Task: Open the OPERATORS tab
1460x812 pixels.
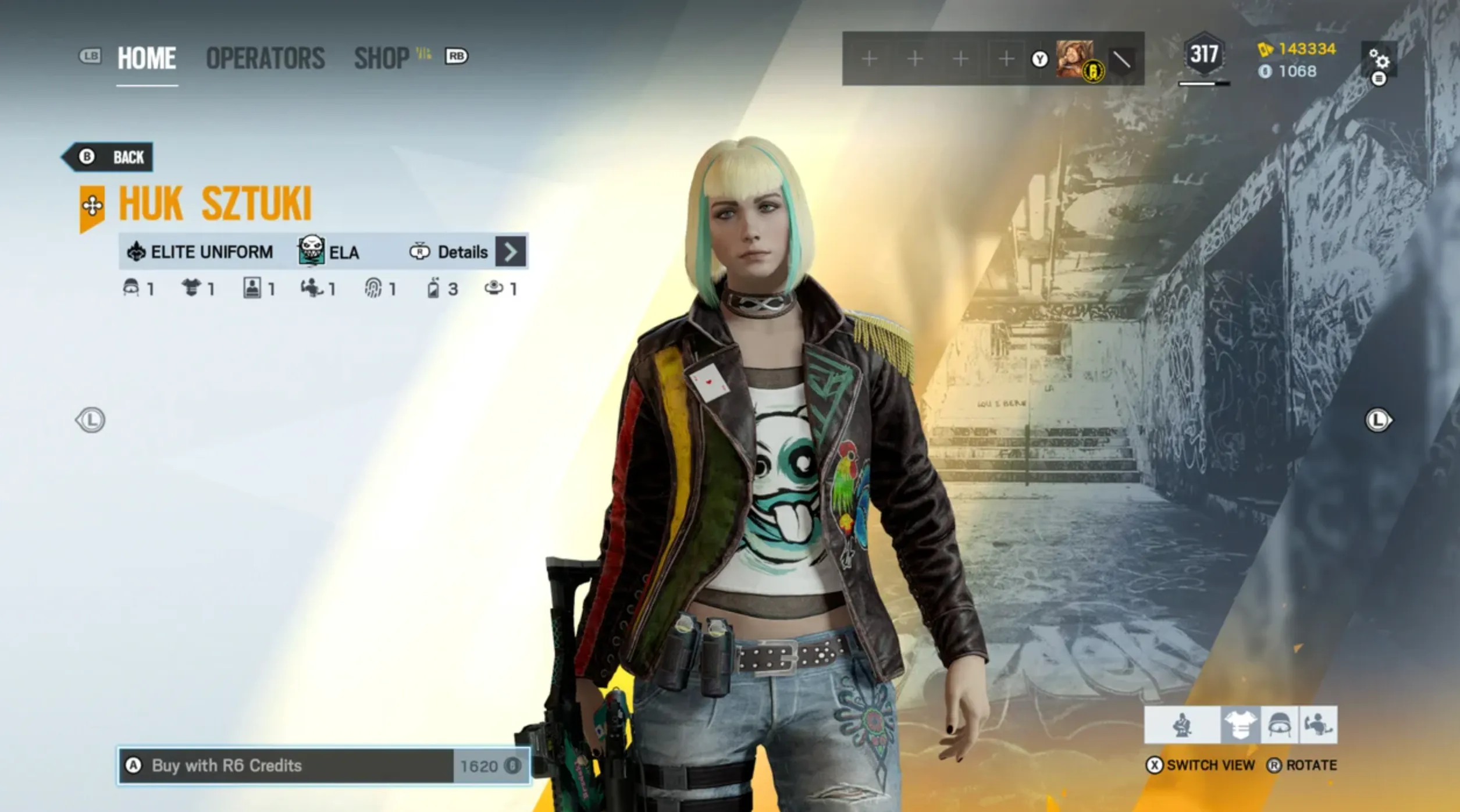Action: pos(265,58)
